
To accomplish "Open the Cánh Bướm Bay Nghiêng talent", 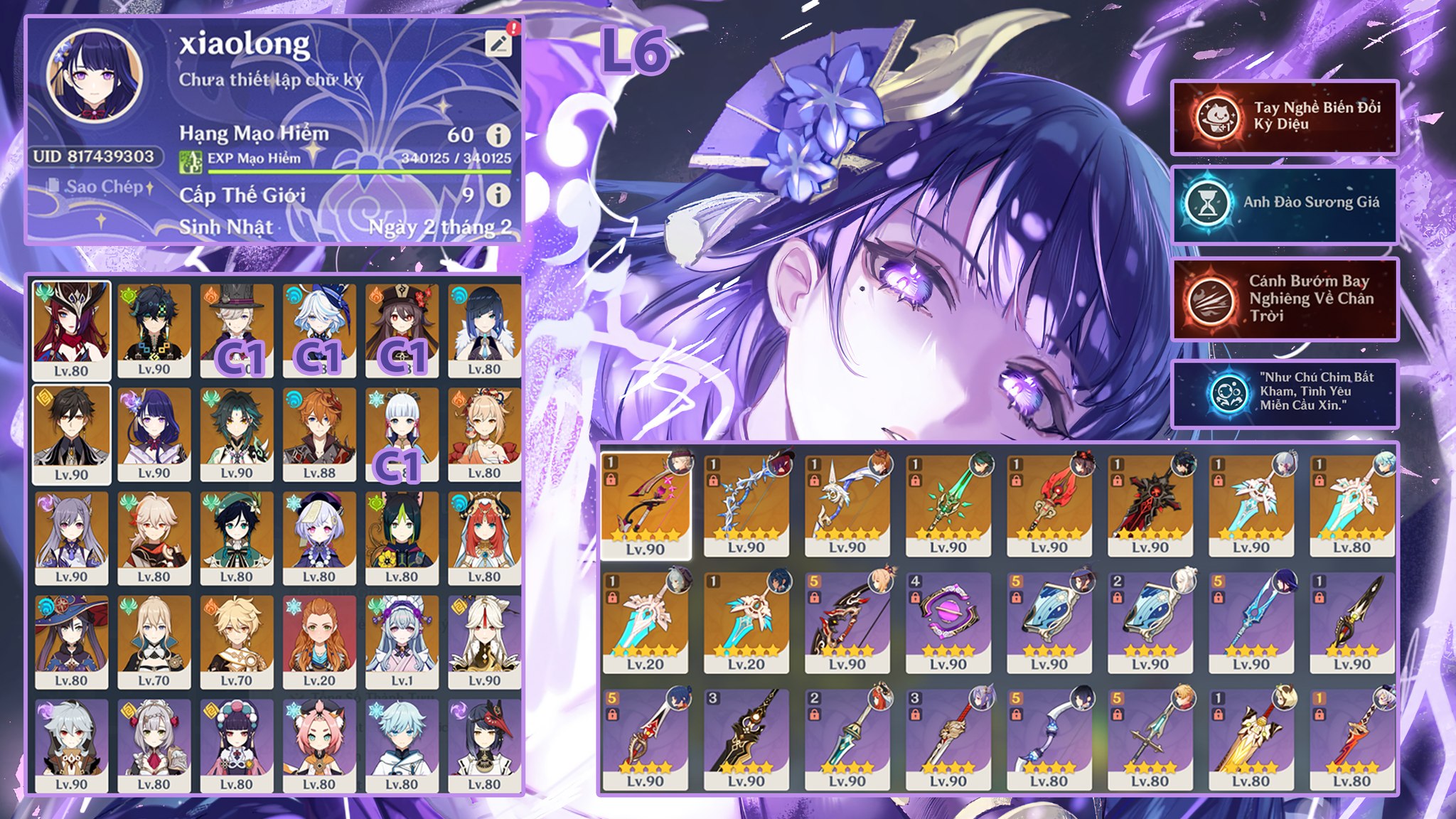I will [1284, 299].
